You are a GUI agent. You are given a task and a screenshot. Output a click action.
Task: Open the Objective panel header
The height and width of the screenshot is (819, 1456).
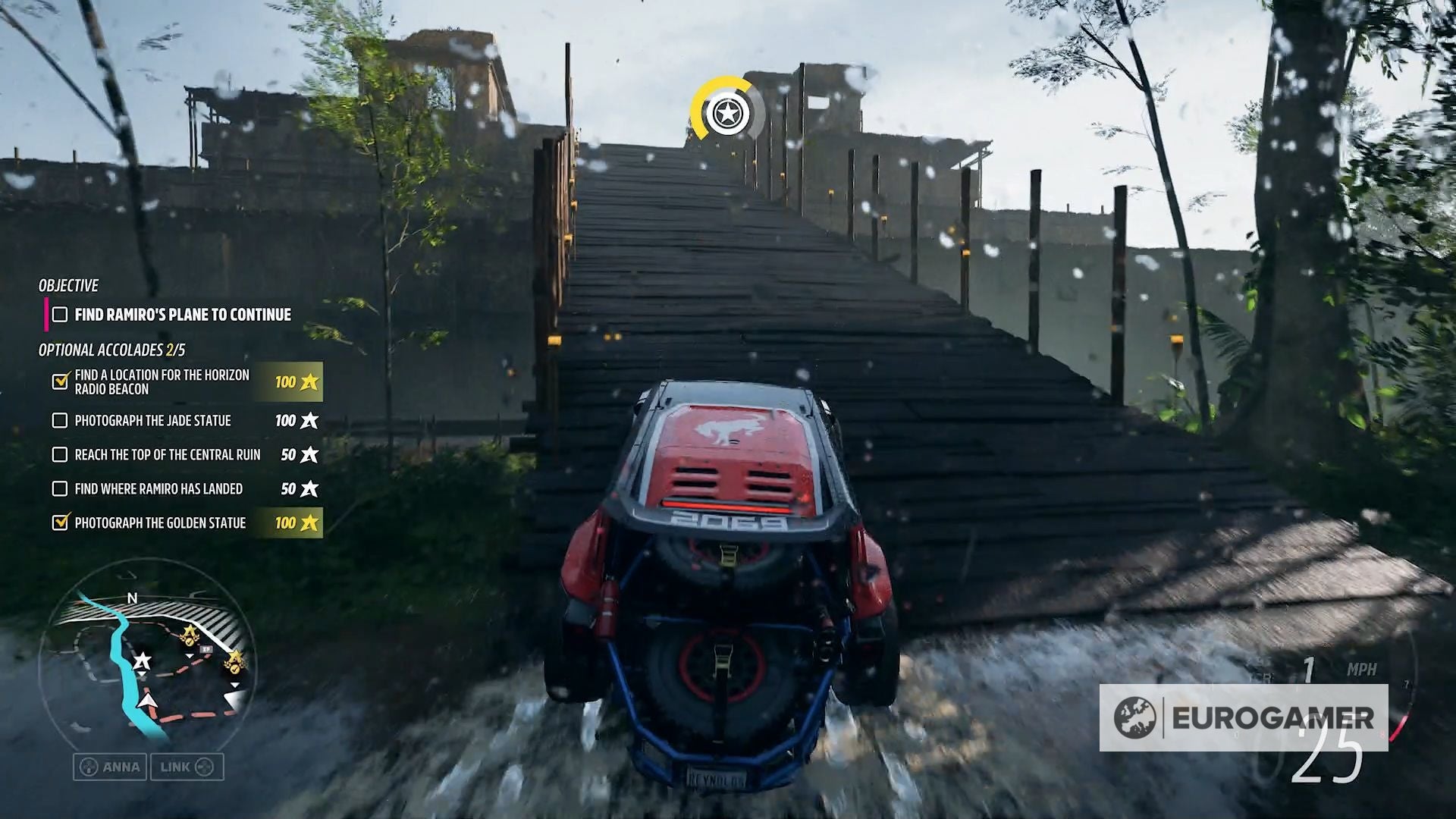point(68,286)
